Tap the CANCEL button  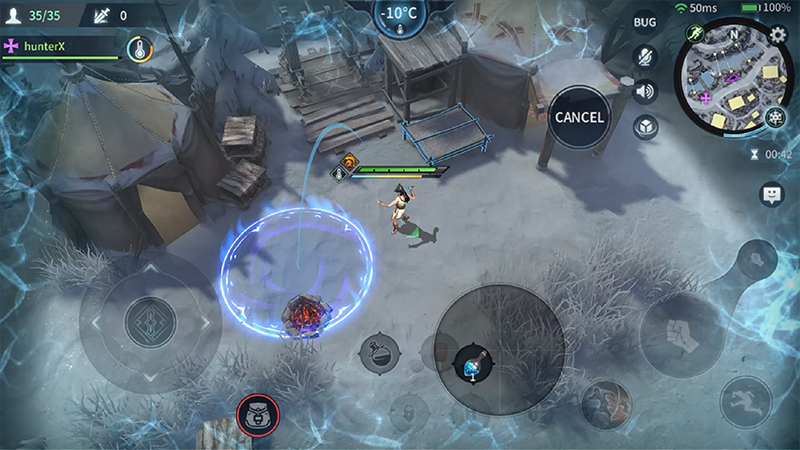click(x=579, y=117)
